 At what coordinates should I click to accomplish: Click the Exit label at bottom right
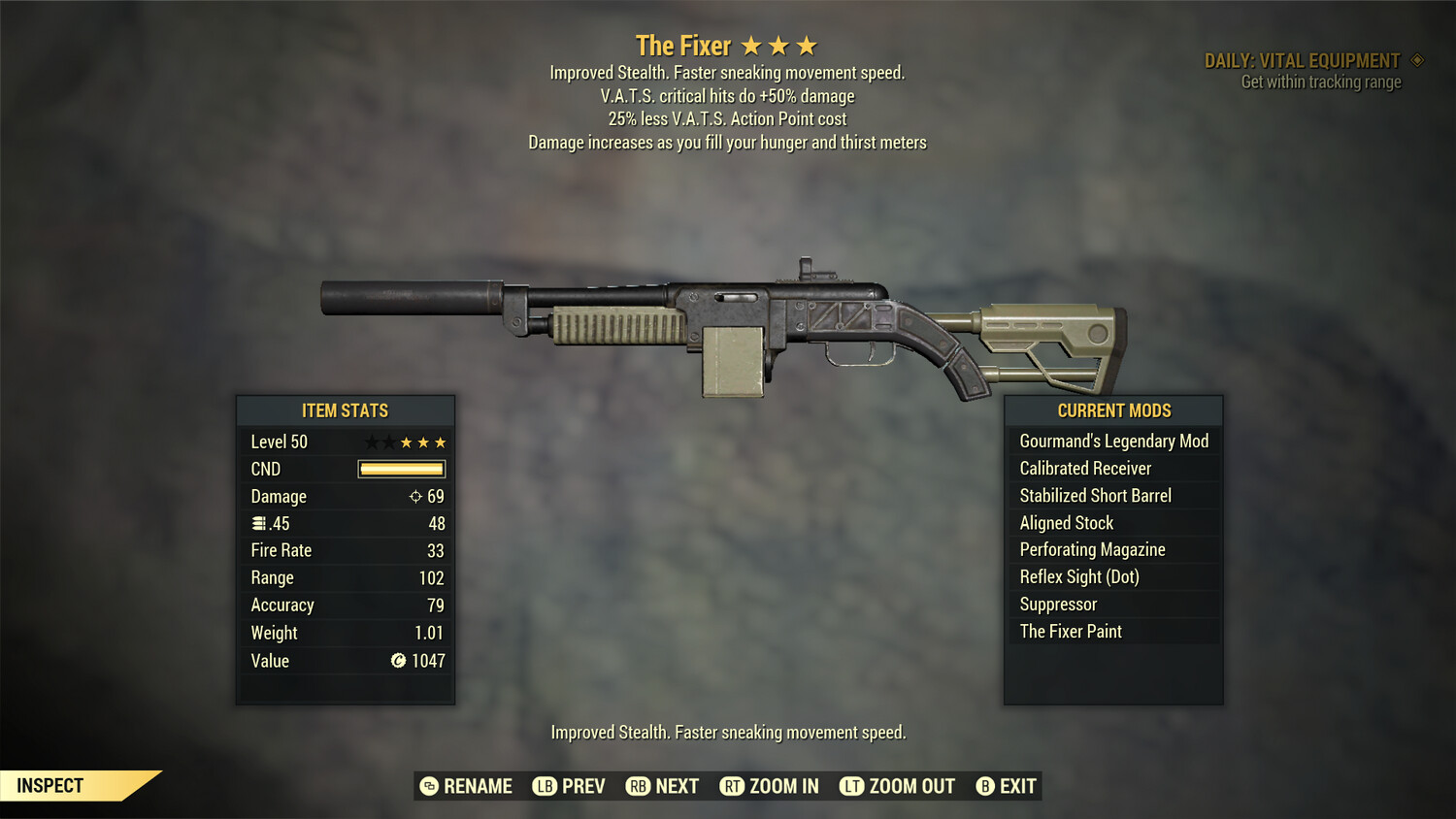(1015, 786)
